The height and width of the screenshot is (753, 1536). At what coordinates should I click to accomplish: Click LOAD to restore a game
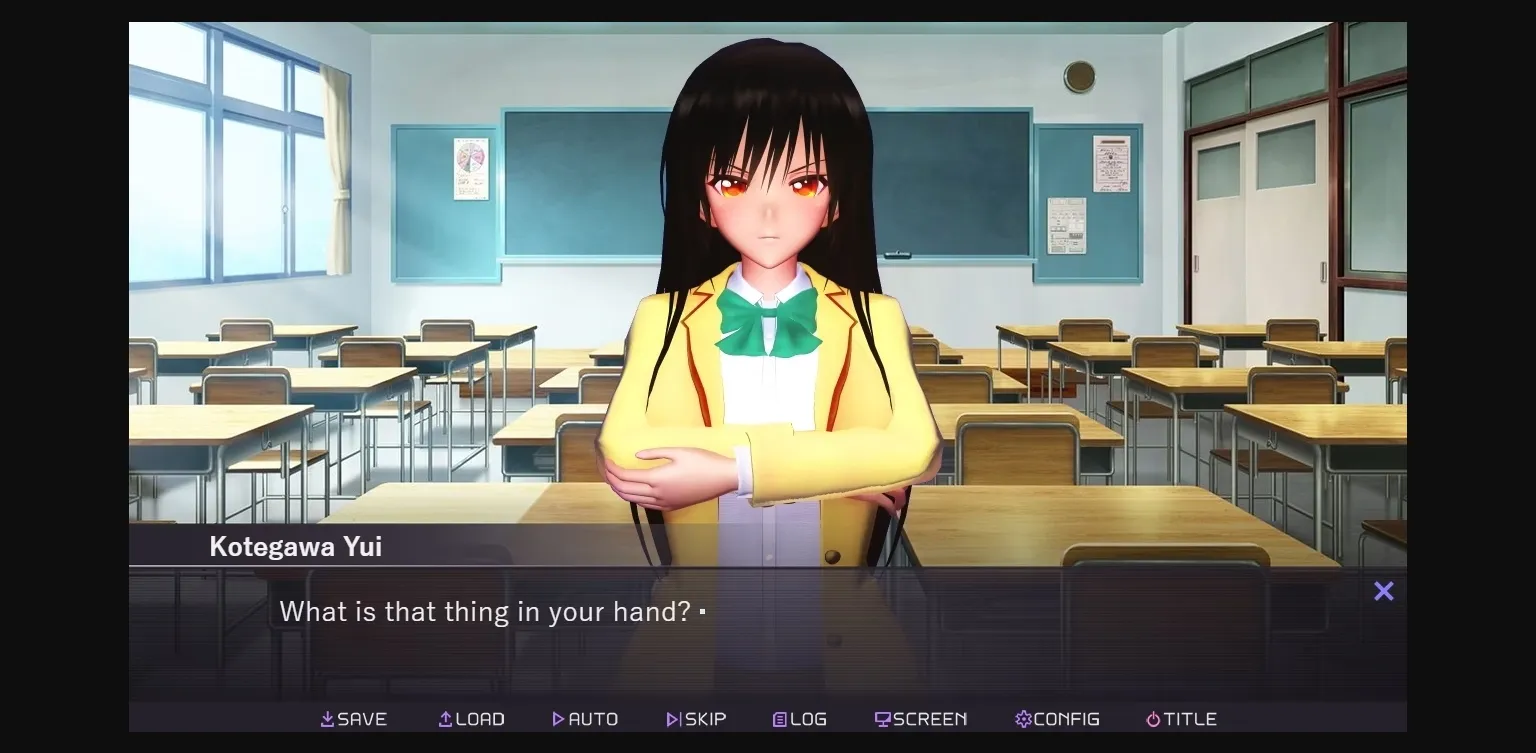471,718
